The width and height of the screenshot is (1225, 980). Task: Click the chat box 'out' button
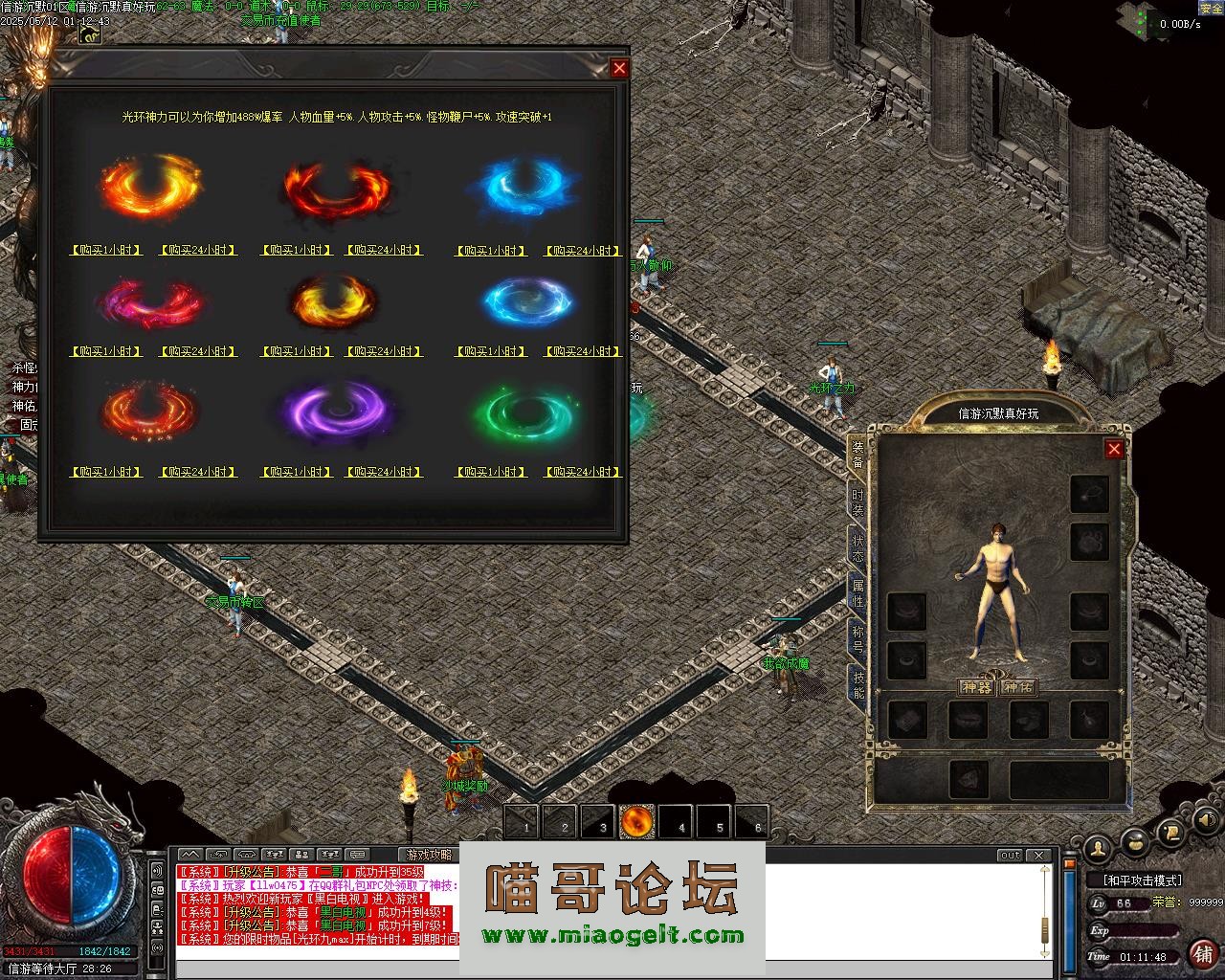1010,856
